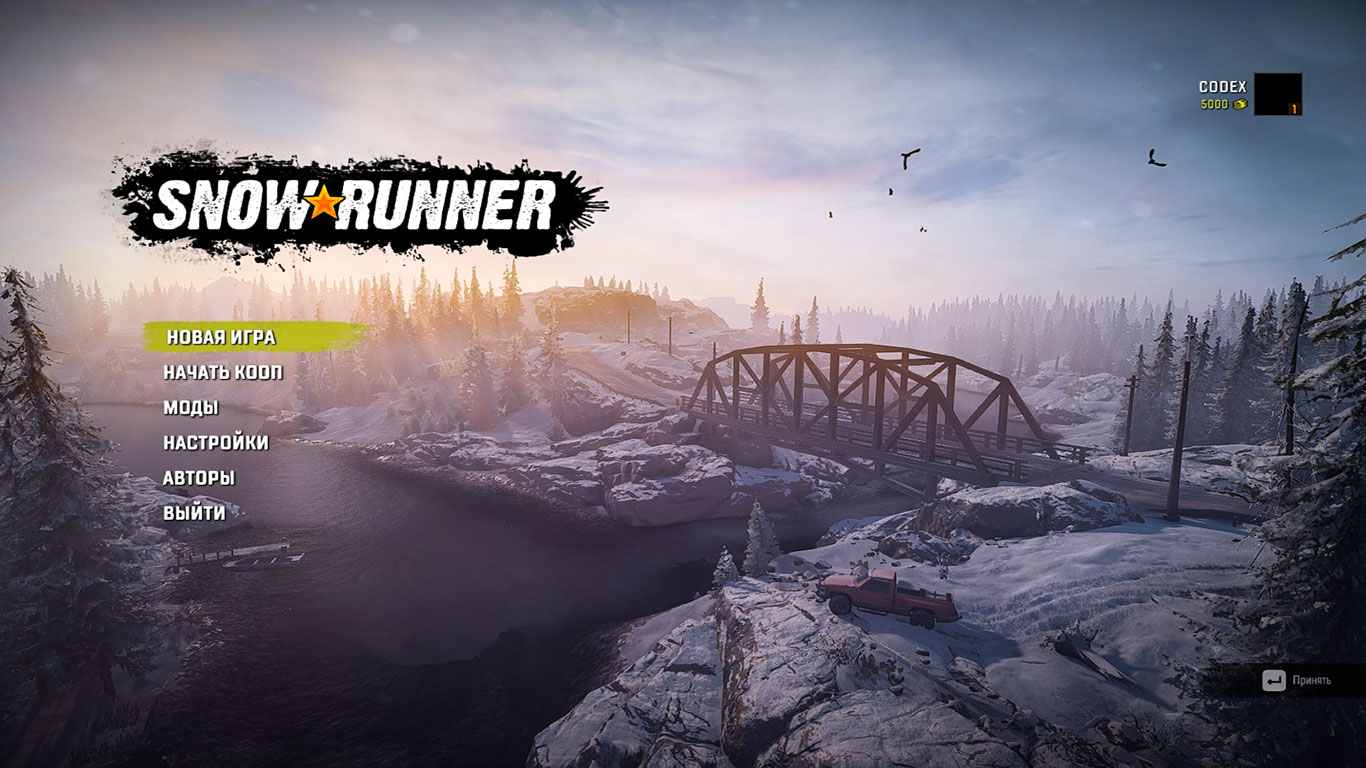Select МОДЫ from the main menu

(193, 407)
